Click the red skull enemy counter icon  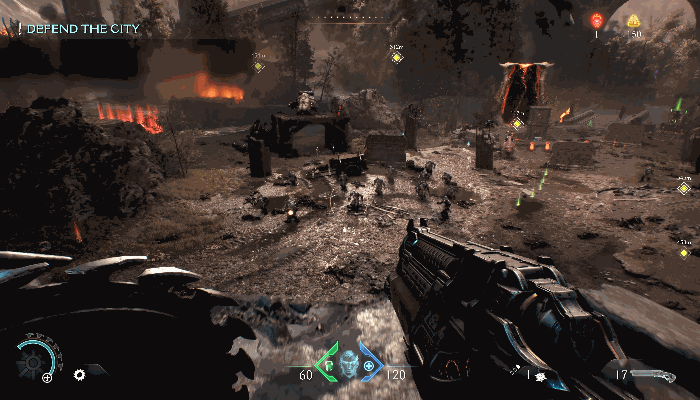597,20
